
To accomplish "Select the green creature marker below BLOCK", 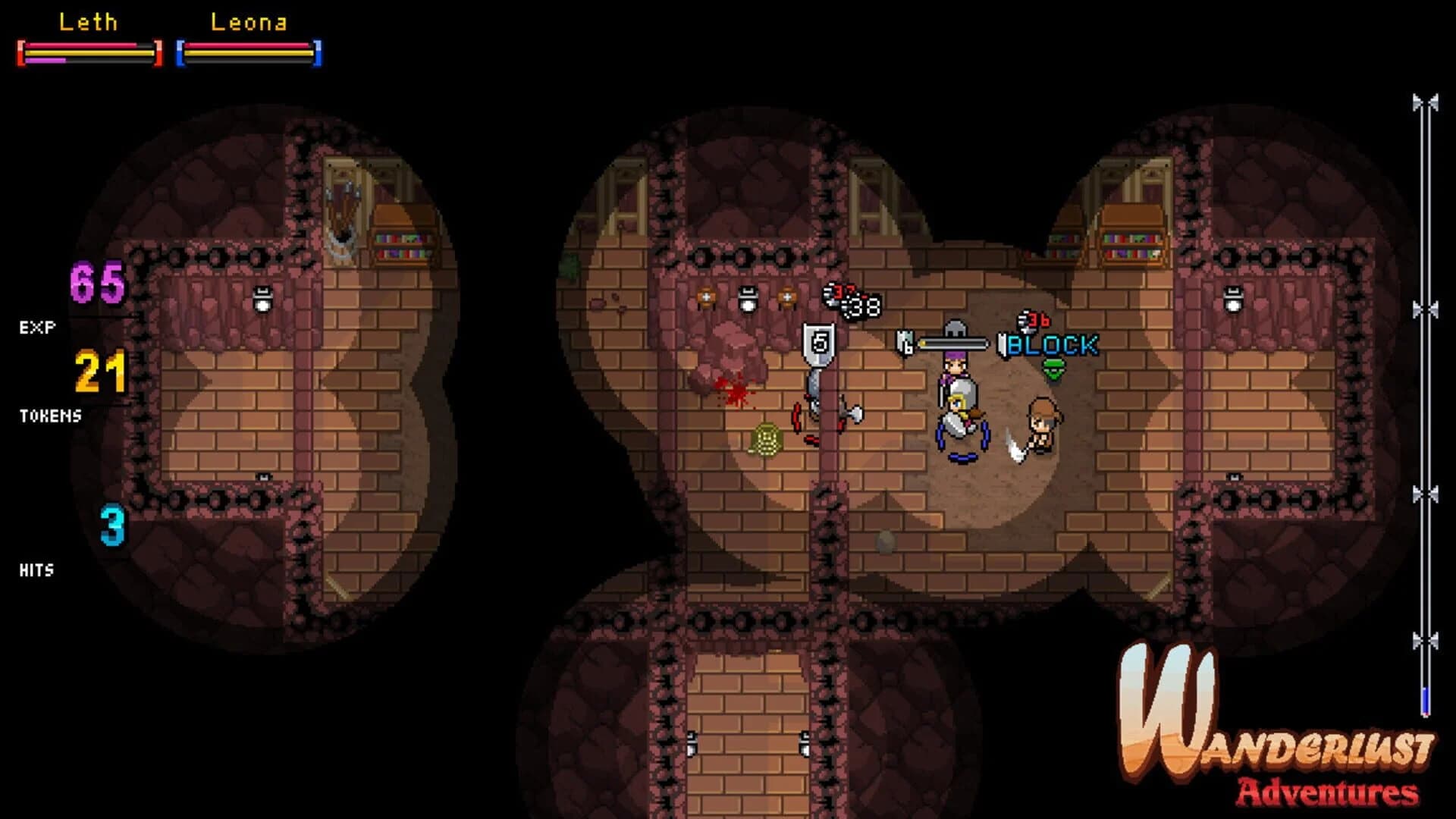I will [x=1053, y=369].
